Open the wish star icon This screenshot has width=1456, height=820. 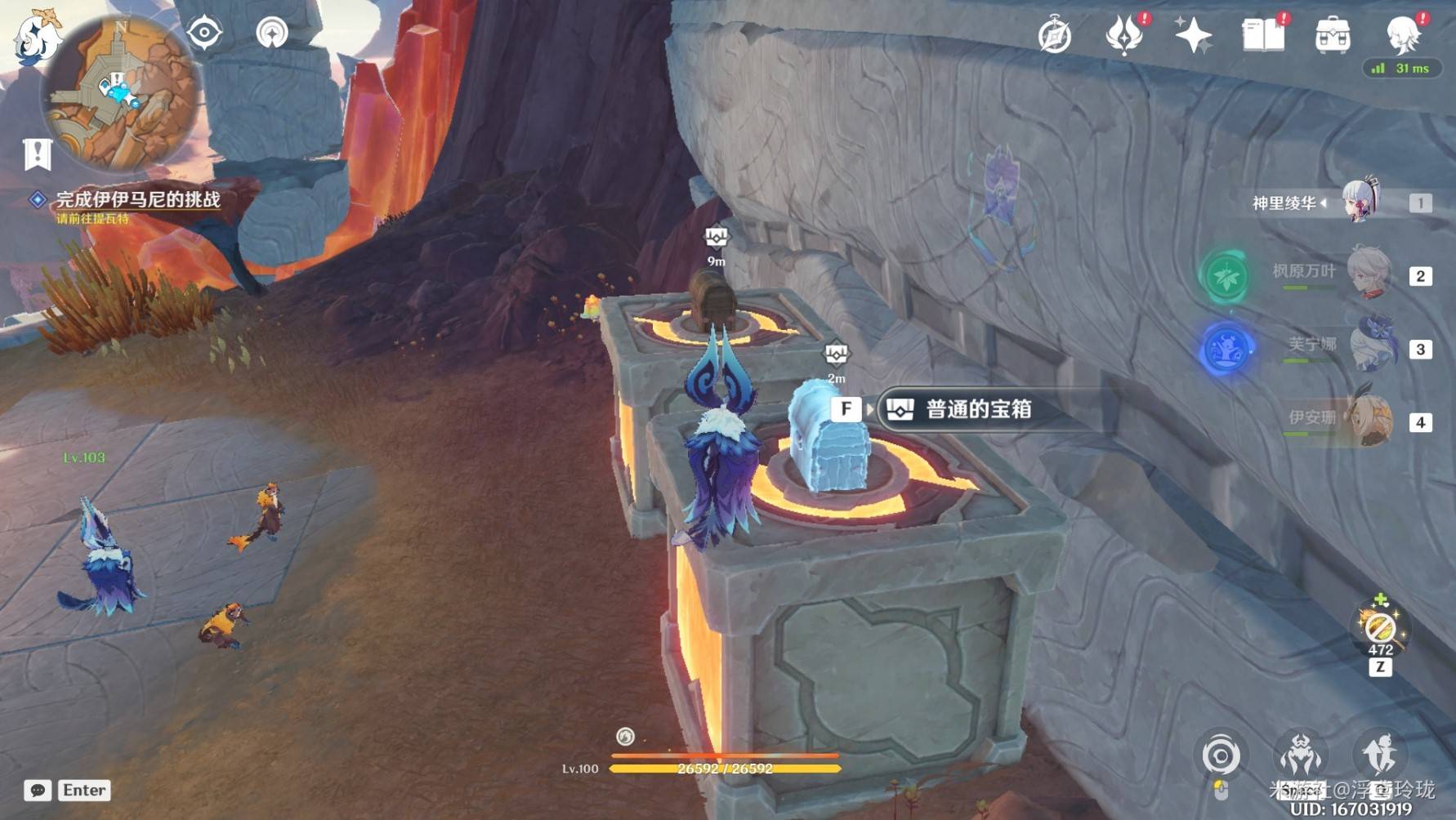[x=1192, y=35]
